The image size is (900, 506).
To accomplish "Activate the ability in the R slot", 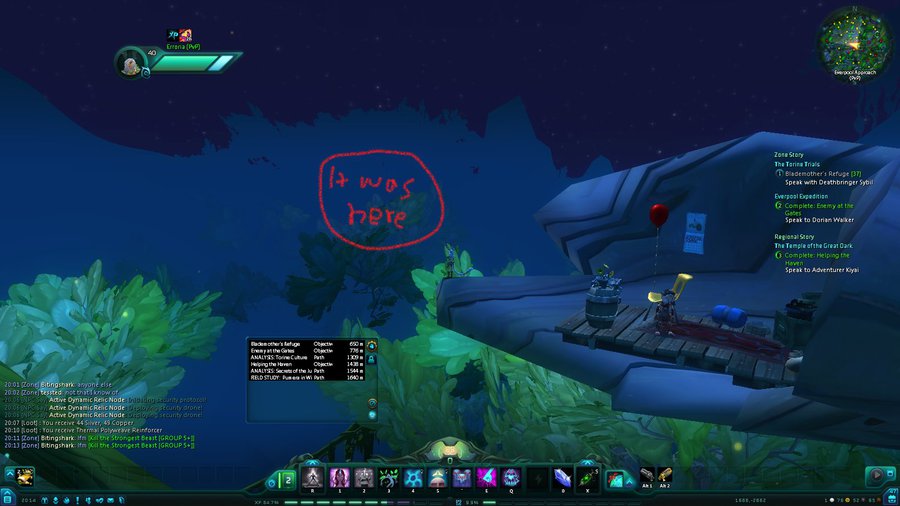I will [x=312, y=477].
